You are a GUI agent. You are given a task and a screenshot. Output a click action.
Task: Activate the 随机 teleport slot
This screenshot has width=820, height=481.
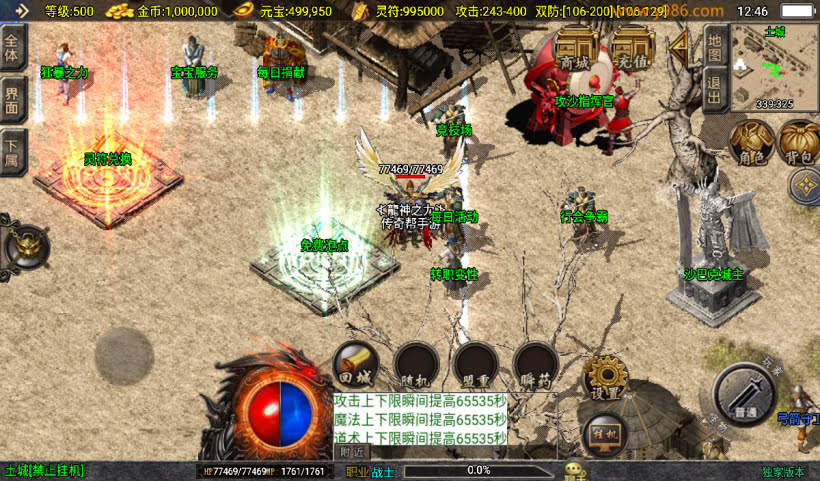pyautogui.click(x=414, y=365)
